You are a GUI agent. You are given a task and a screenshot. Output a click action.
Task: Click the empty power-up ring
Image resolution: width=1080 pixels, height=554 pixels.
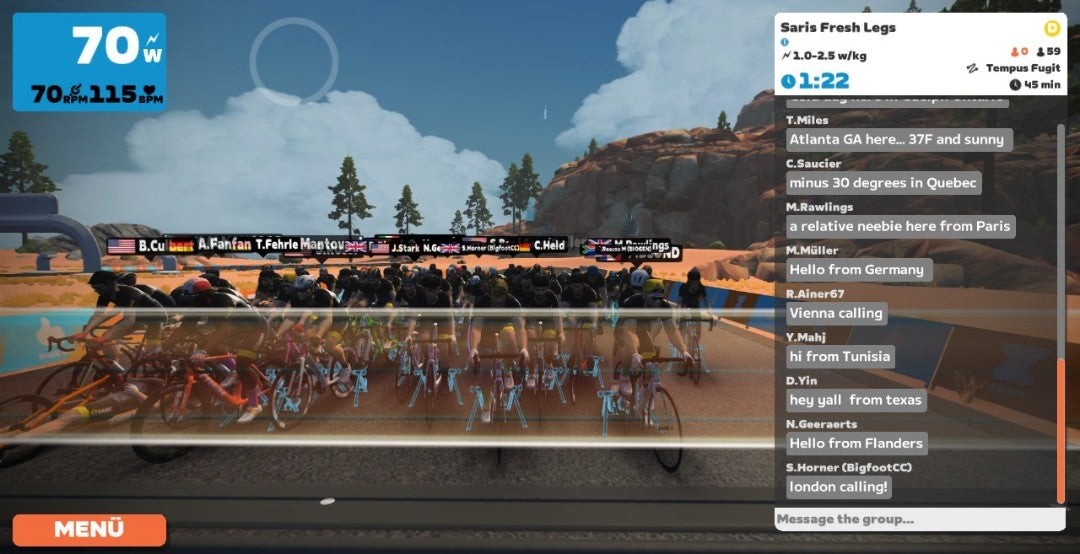click(x=294, y=60)
